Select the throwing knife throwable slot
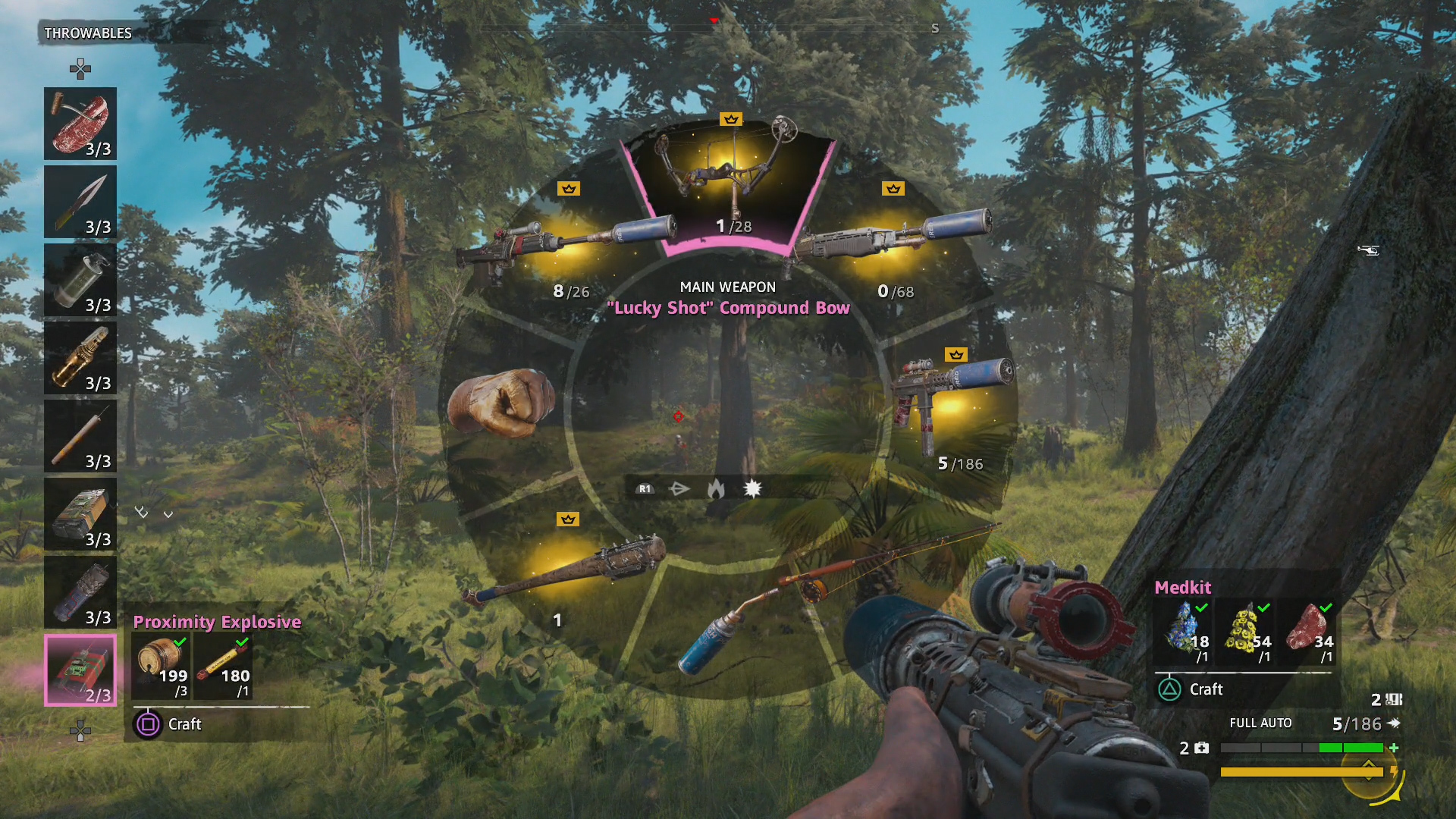The width and height of the screenshot is (1456, 819). pos(80,202)
